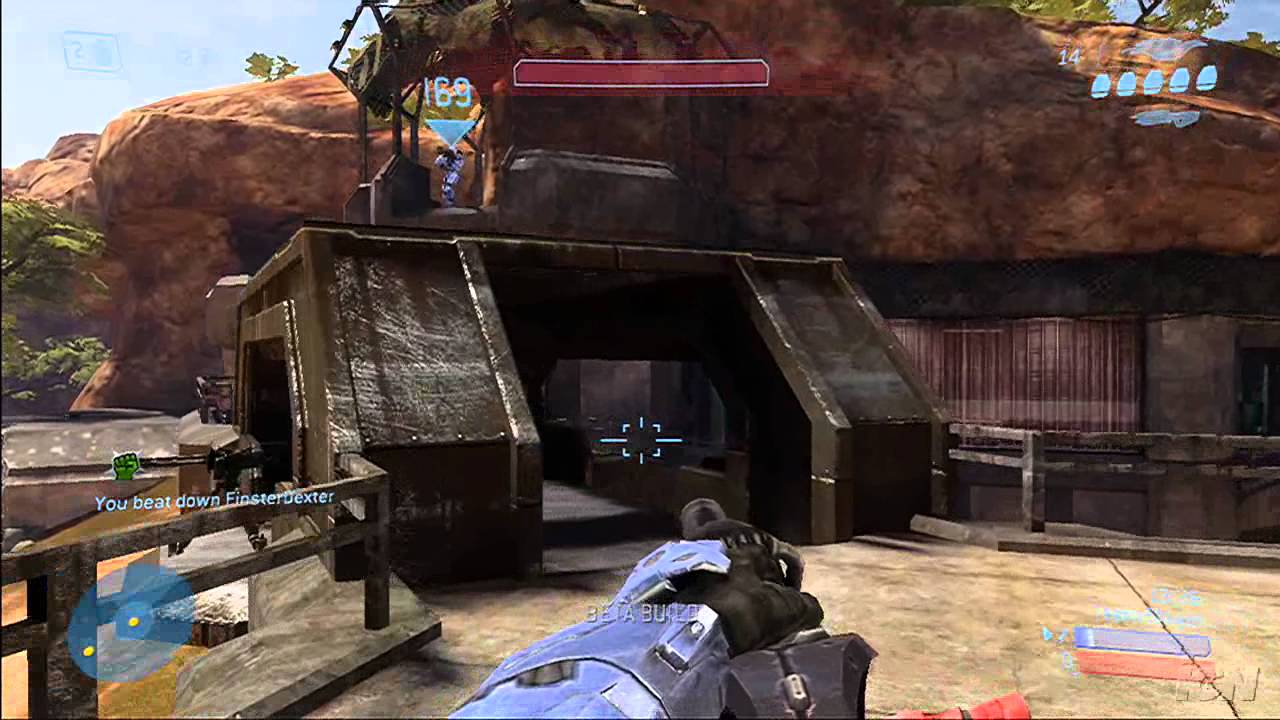Select the blue team arrow on the scoreboard

1048,634
